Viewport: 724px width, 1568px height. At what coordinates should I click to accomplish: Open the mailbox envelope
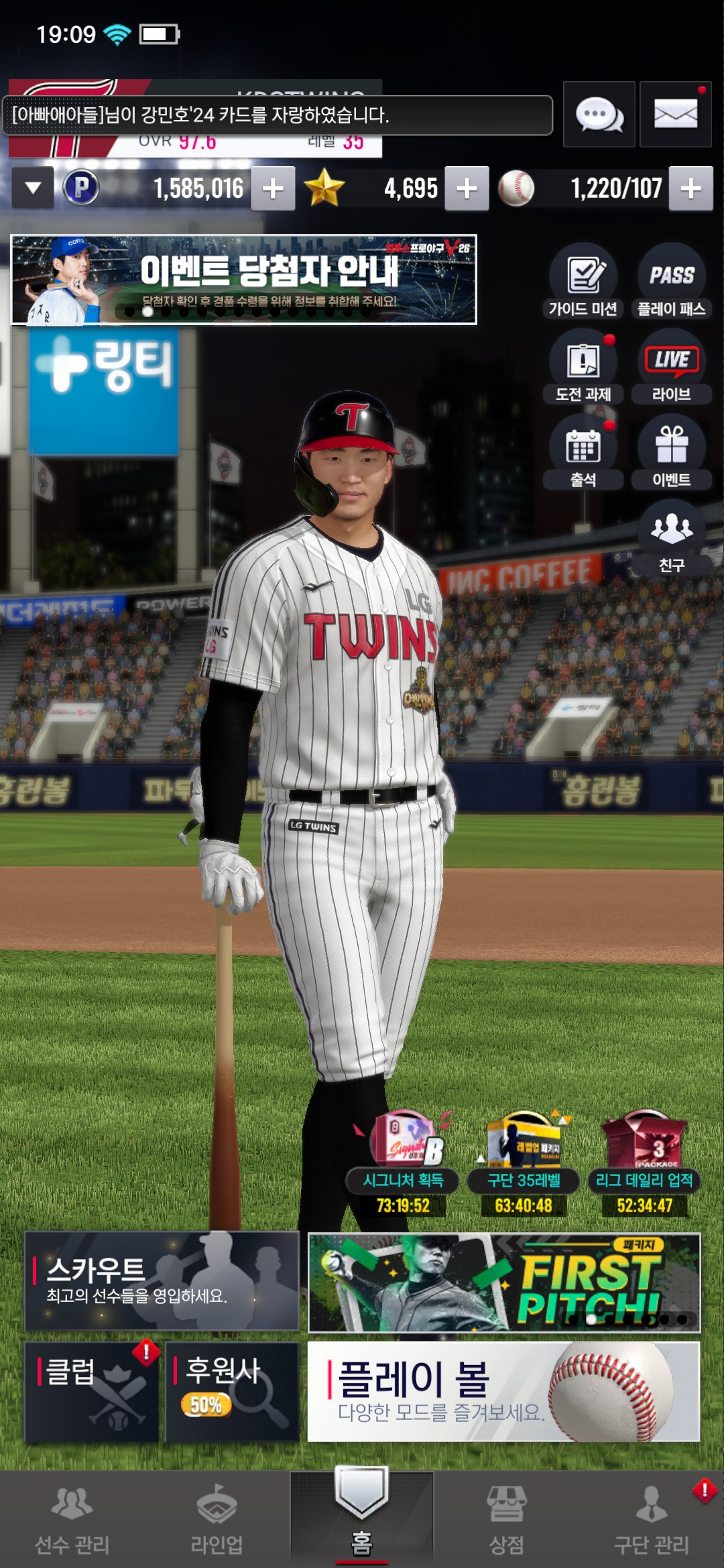coord(675,115)
